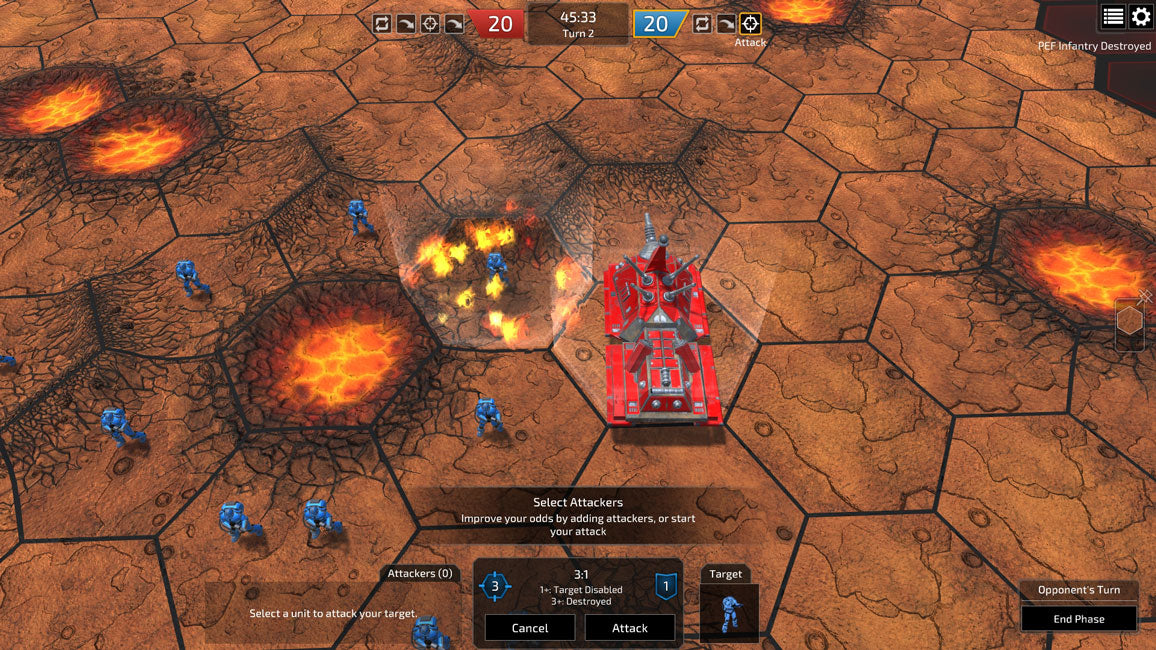Start the attack with the Attack button
The width and height of the screenshot is (1156, 650).
pos(629,628)
